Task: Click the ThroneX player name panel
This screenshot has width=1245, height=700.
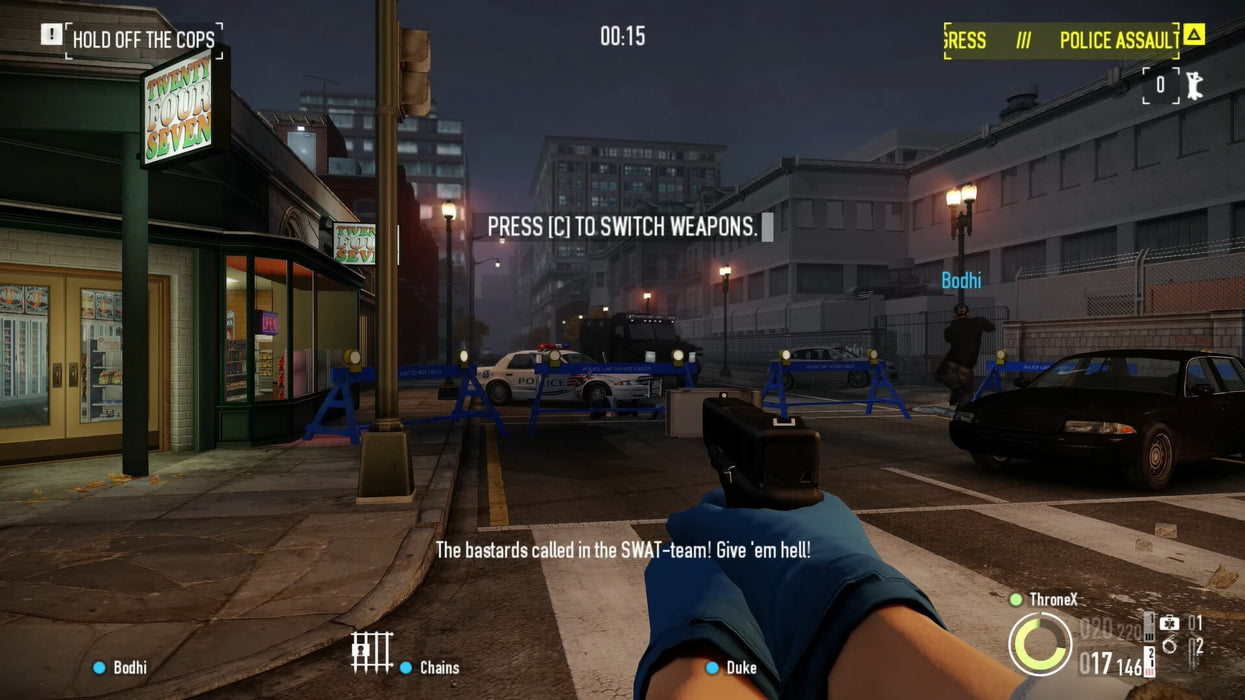Action: click(x=1053, y=600)
